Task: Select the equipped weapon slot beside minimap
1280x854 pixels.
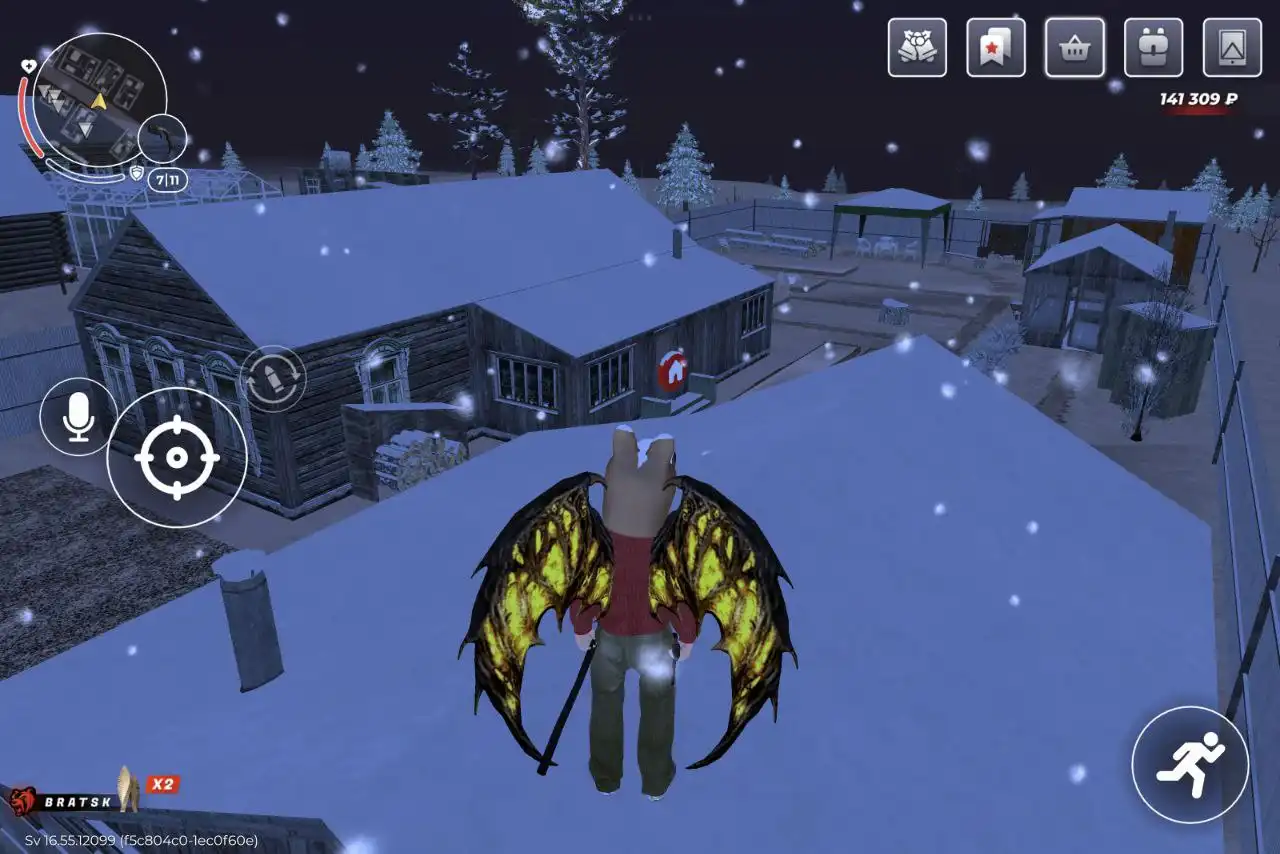Action: pos(162,139)
